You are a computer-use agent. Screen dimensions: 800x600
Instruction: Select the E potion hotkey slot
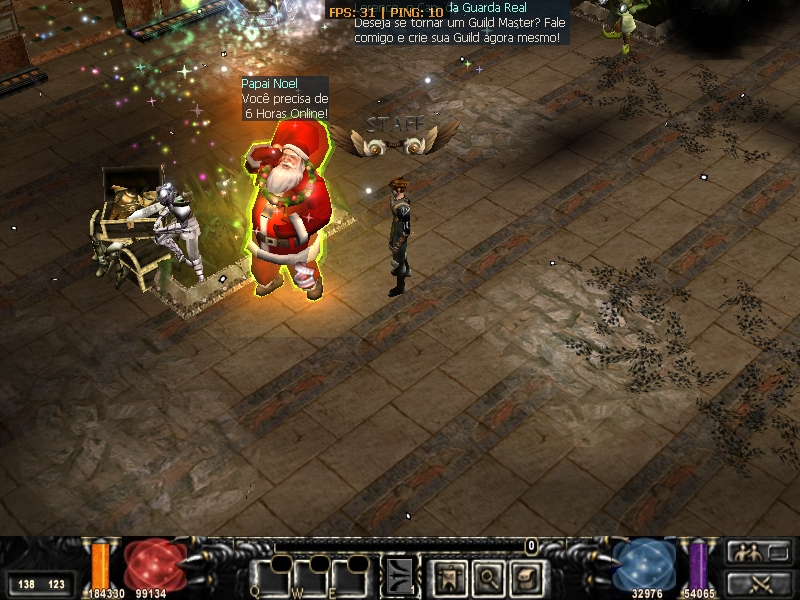pos(351,576)
